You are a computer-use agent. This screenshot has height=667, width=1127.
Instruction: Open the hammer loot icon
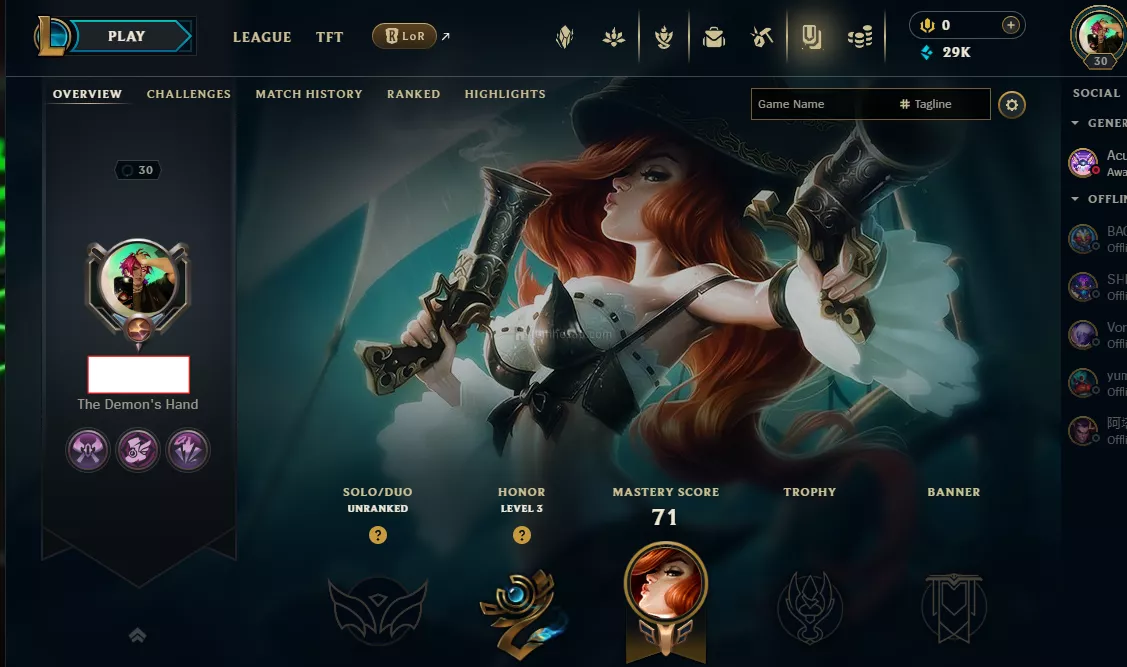coord(762,38)
